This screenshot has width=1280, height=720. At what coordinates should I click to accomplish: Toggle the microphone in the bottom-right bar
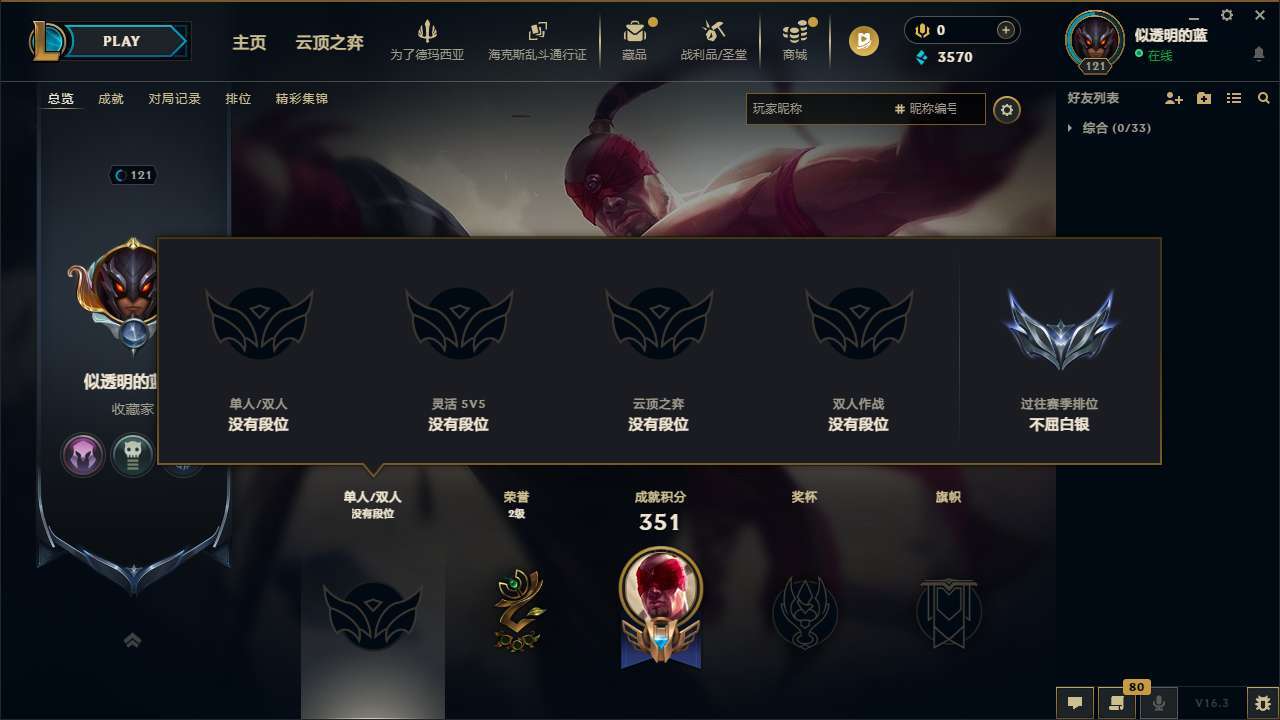tap(1158, 702)
